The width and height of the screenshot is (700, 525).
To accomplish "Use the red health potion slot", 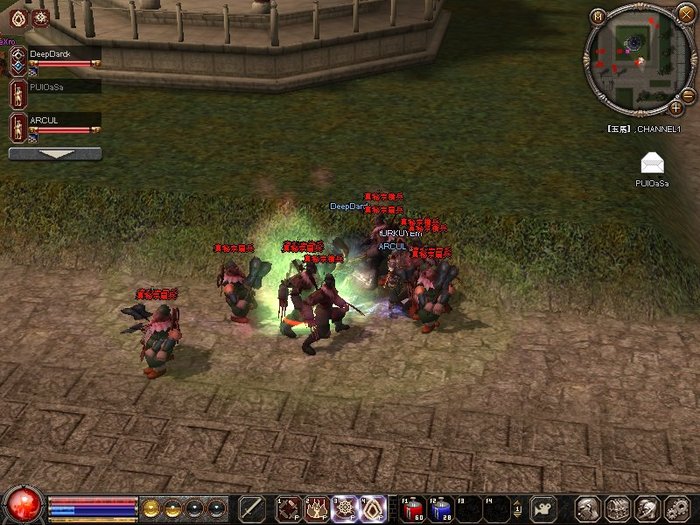I will pos(413,508).
